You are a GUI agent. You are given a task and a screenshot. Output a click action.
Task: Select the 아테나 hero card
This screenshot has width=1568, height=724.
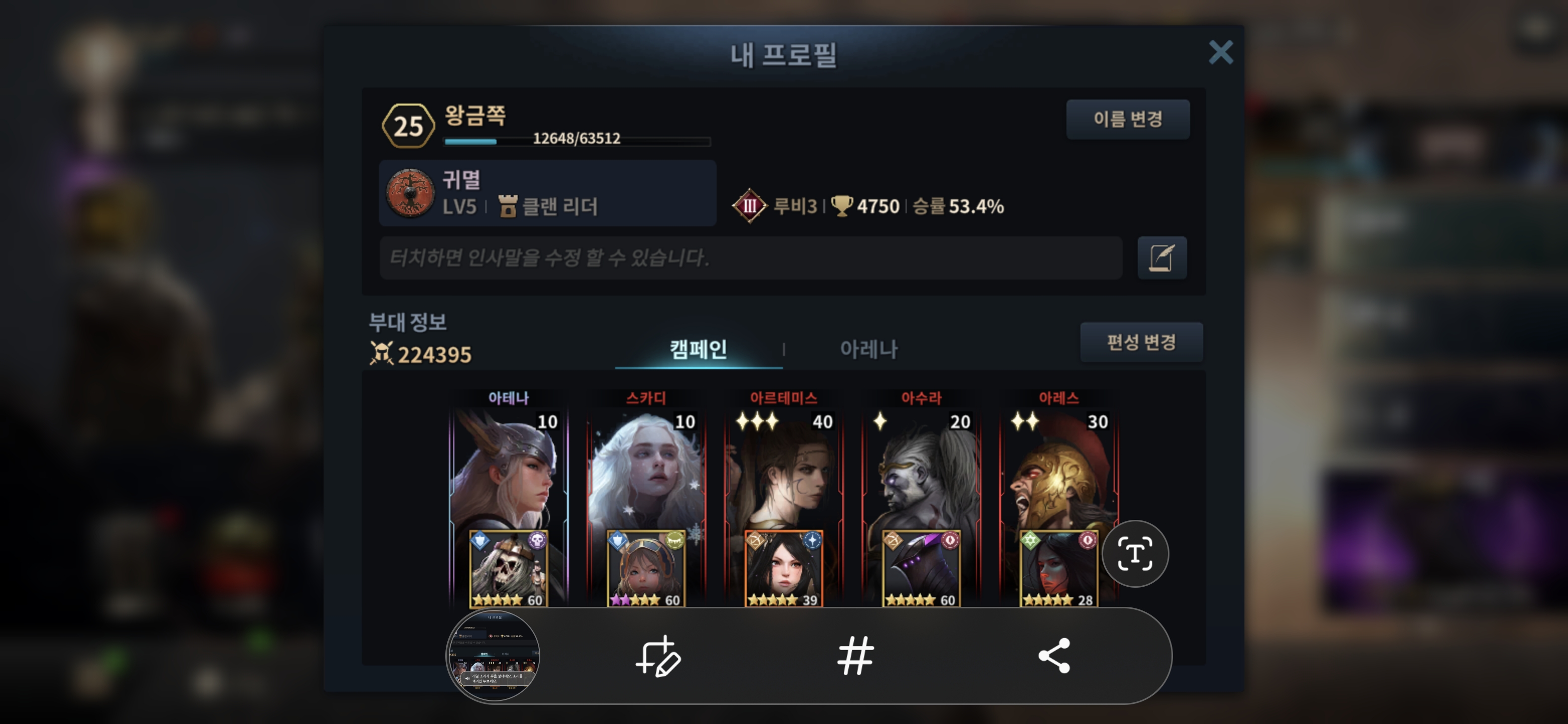pos(508,475)
